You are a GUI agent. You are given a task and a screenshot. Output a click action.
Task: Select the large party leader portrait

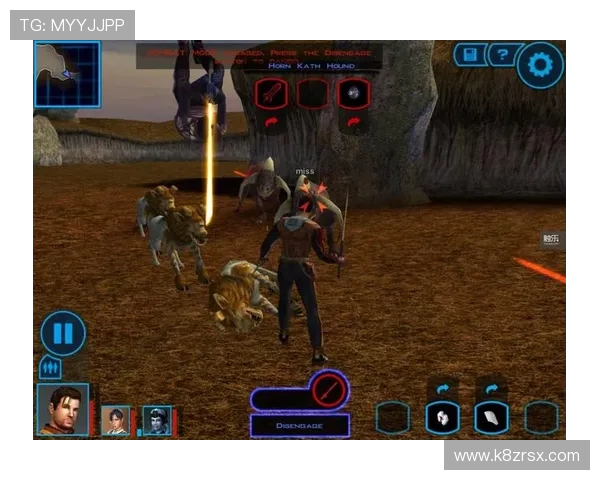[63, 409]
